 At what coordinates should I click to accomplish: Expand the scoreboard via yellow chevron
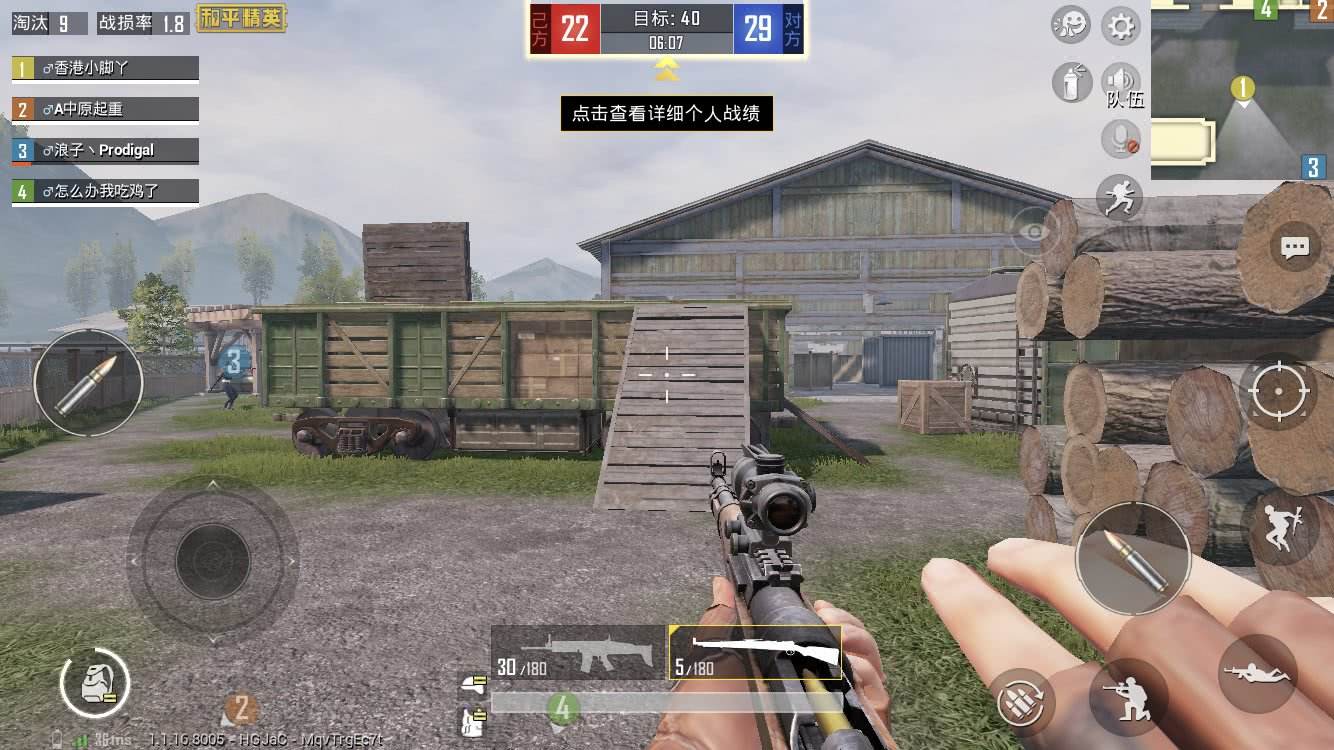coord(667,70)
